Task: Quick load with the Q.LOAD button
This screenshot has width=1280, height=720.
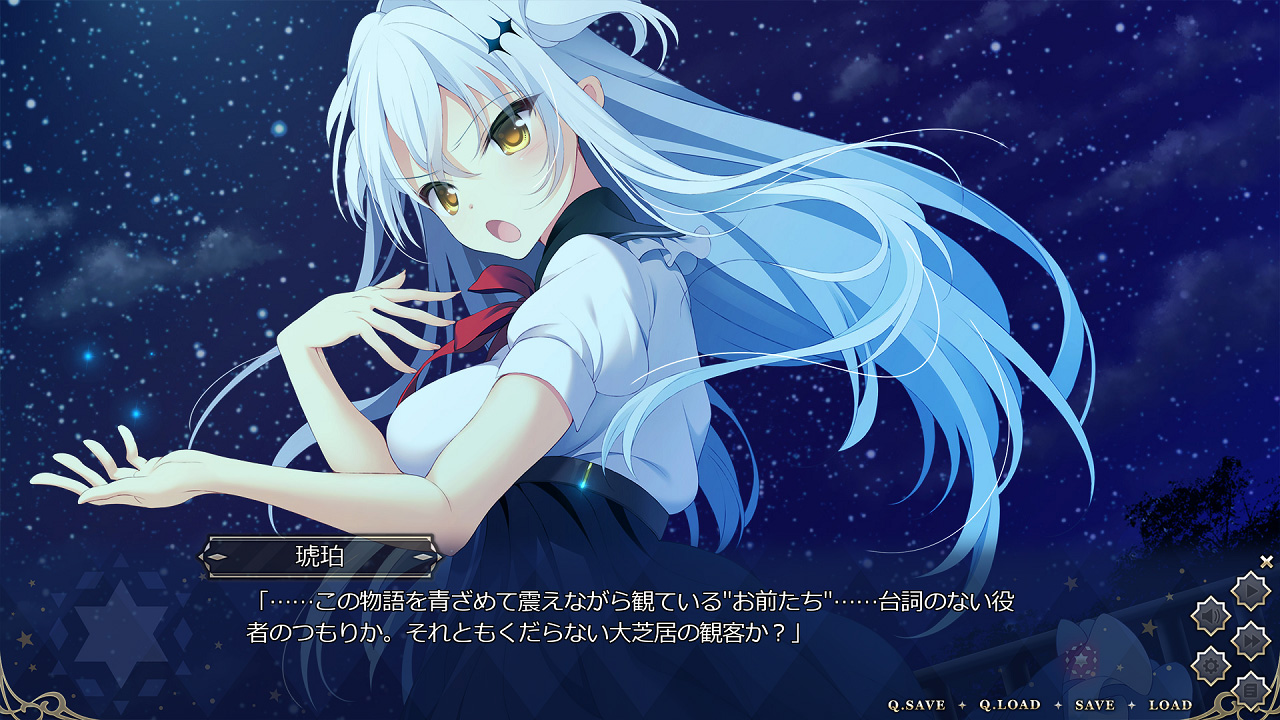Action: coord(1010,705)
